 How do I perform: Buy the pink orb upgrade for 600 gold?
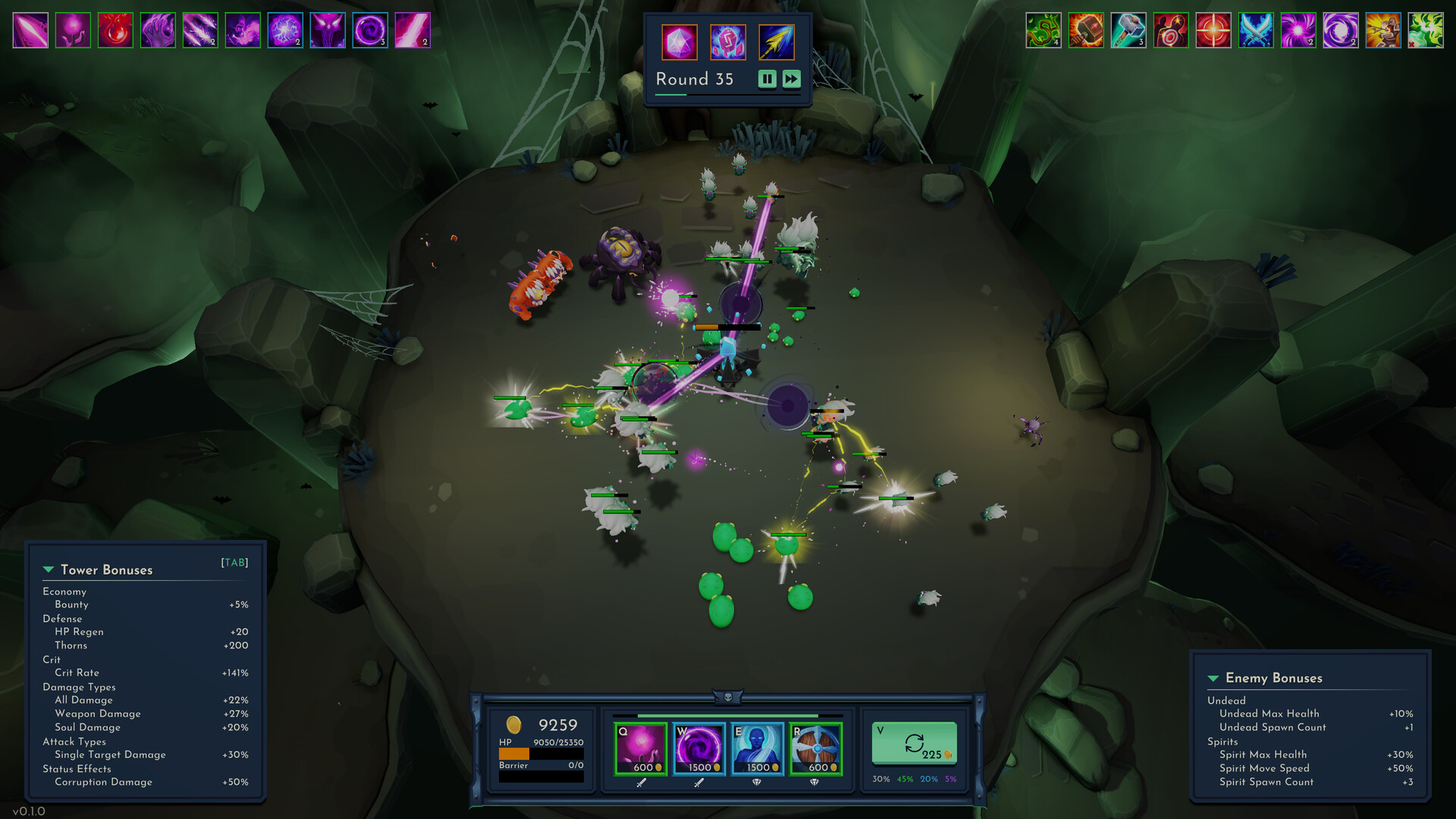click(x=641, y=748)
